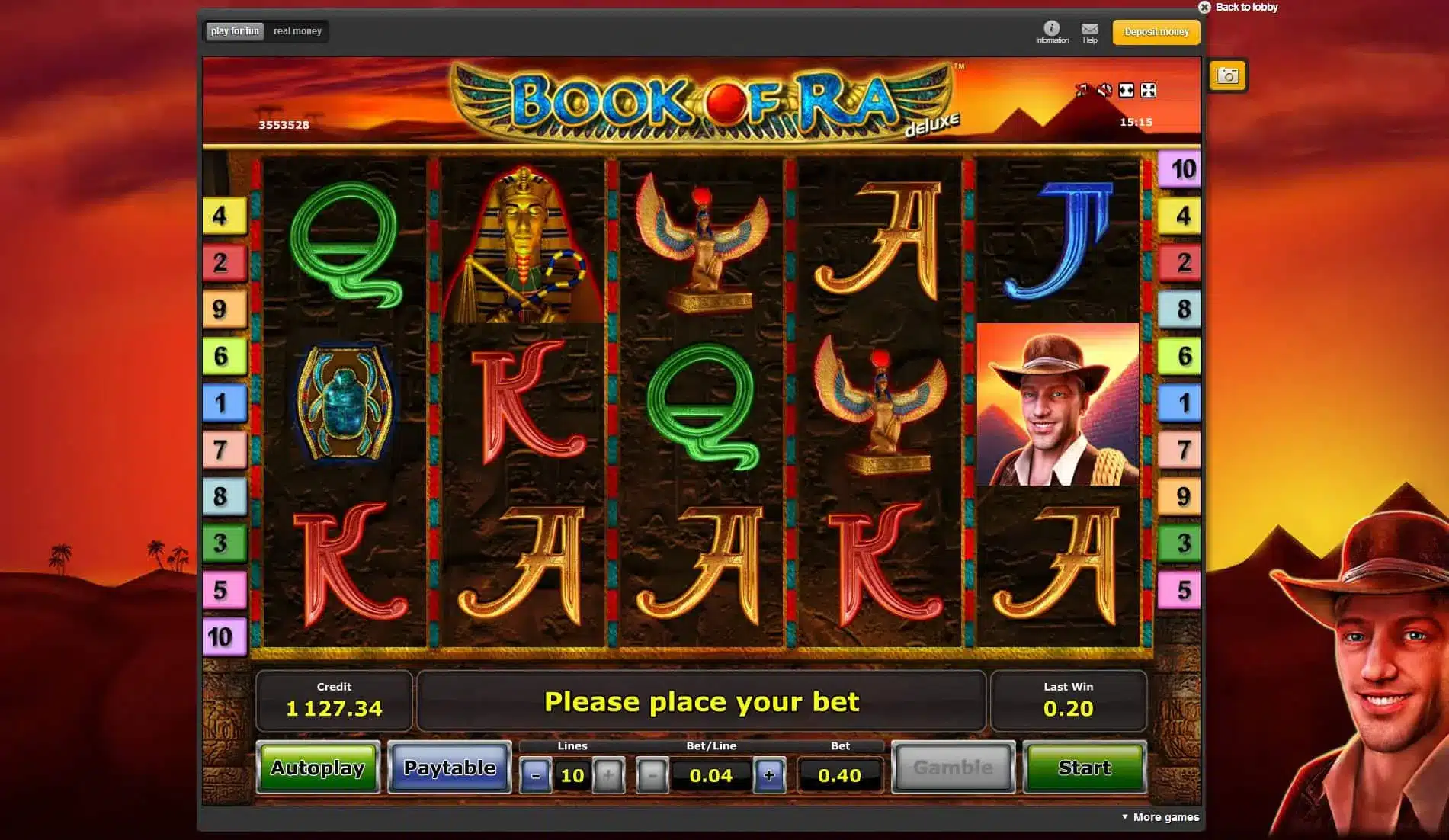Open the Paytable

pyautogui.click(x=449, y=768)
